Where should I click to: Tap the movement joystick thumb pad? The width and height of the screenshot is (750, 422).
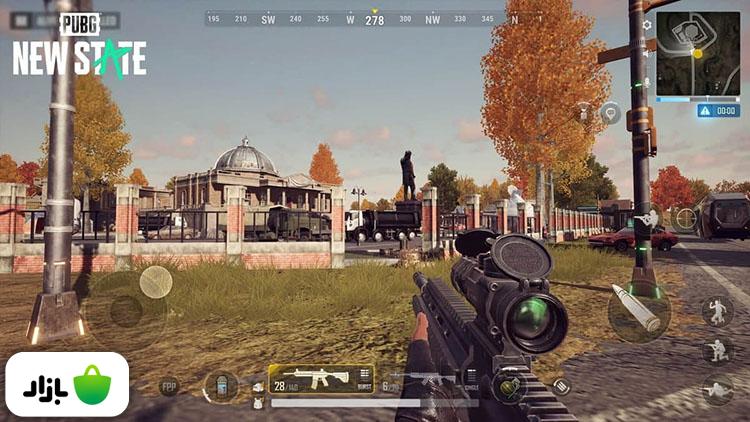coord(156,282)
